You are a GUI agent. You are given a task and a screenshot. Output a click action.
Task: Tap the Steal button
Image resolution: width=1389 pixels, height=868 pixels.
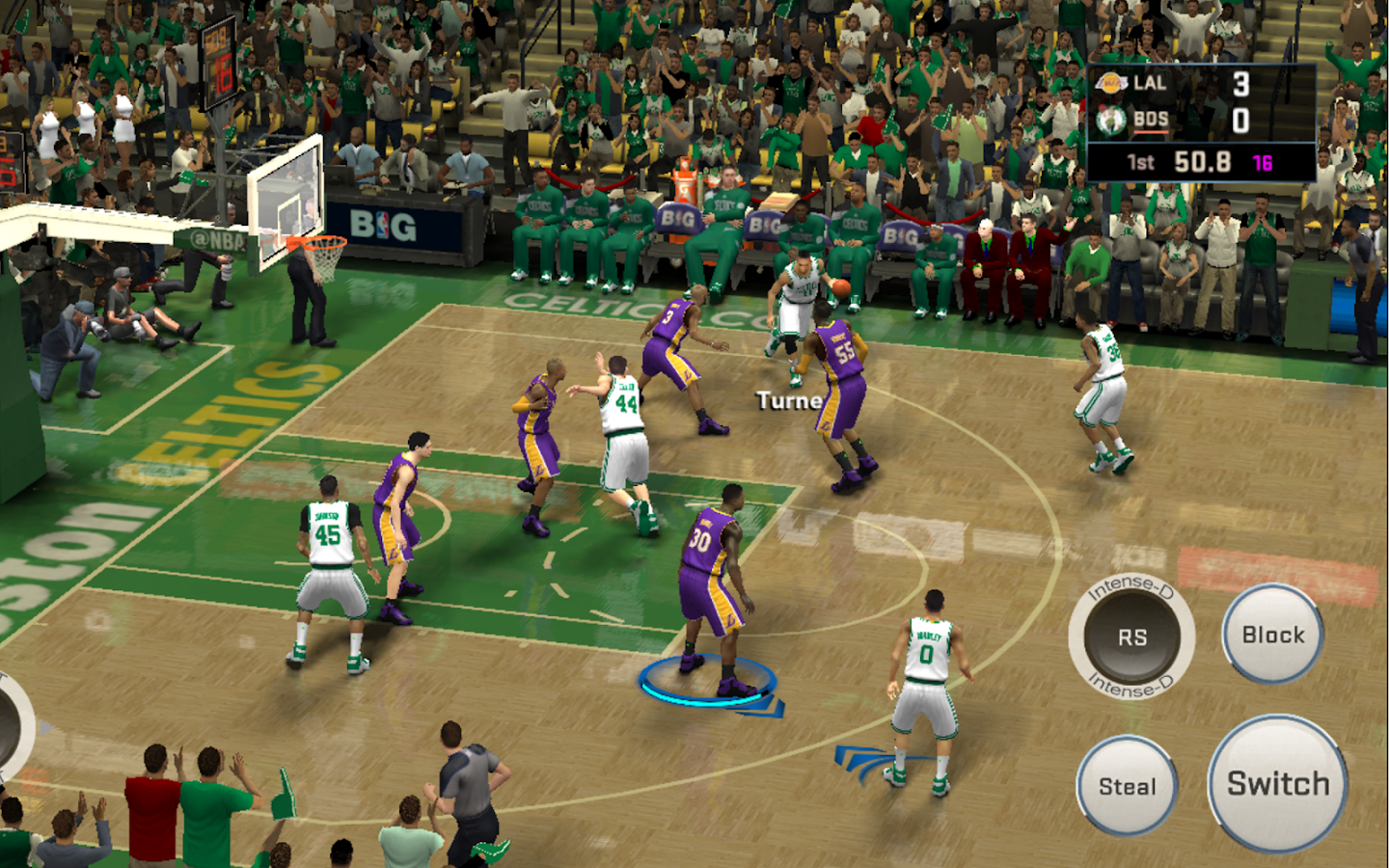pyautogui.click(x=1127, y=786)
